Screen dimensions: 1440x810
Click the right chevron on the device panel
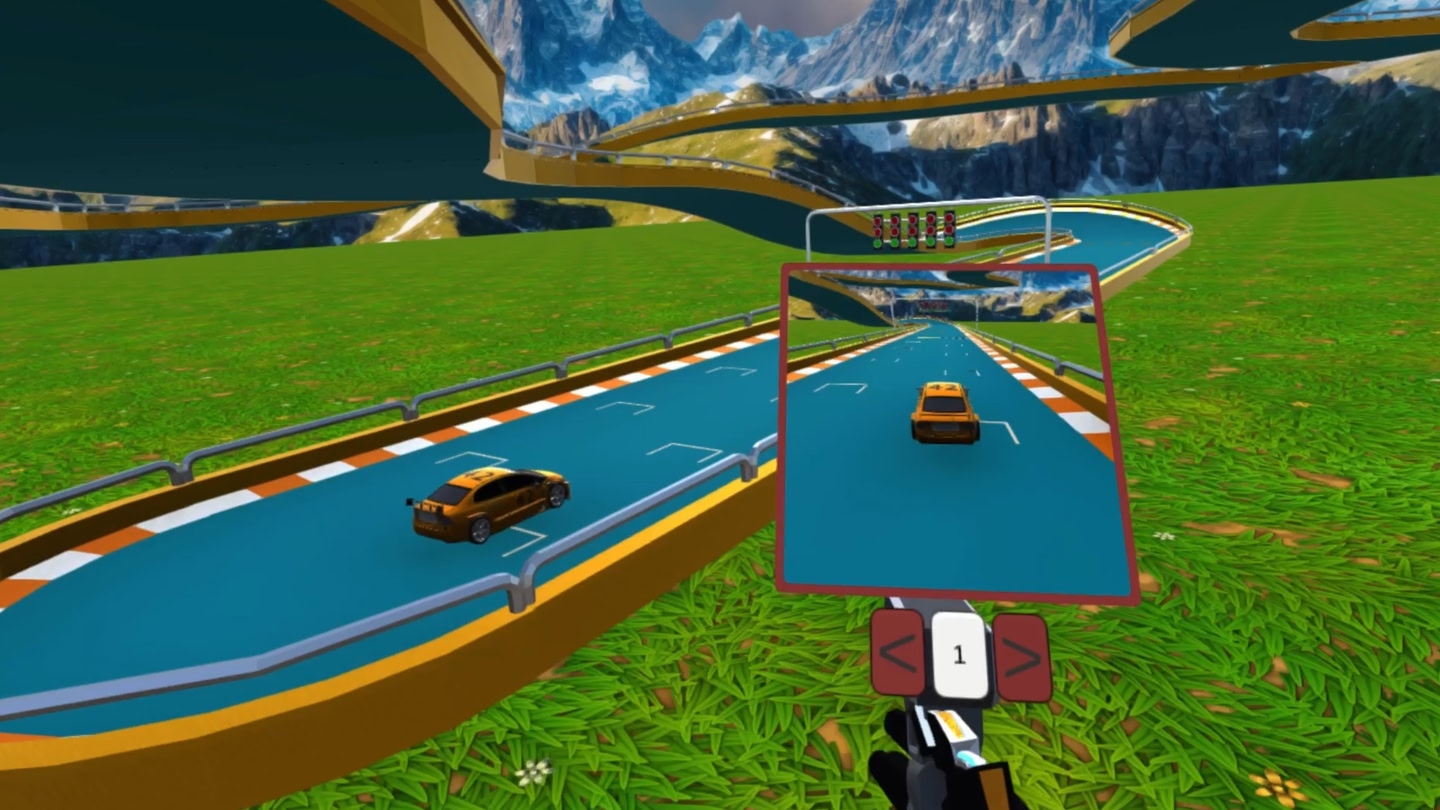point(1020,657)
